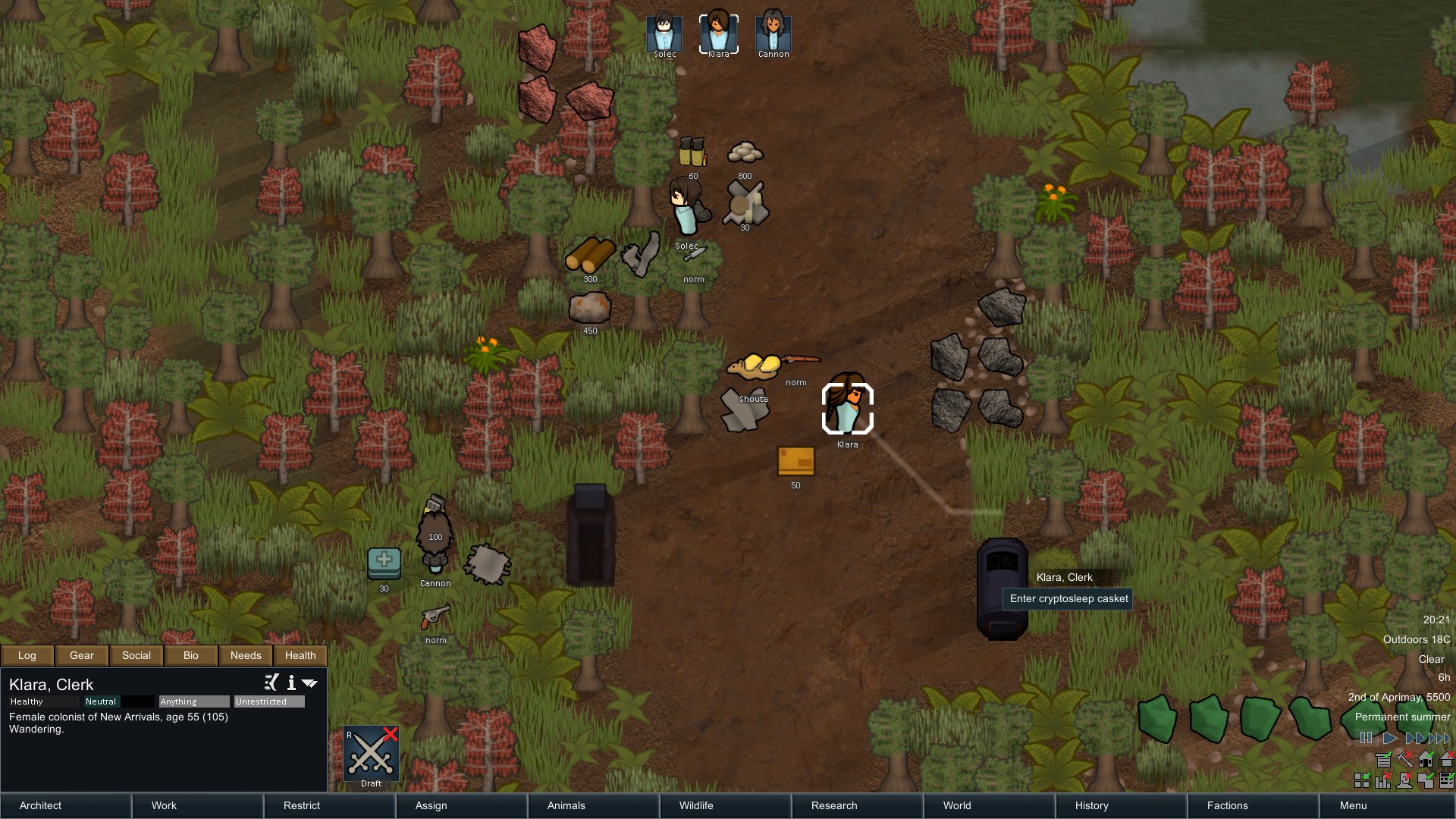
Task: Pause the game speed
Action: click(x=1366, y=738)
